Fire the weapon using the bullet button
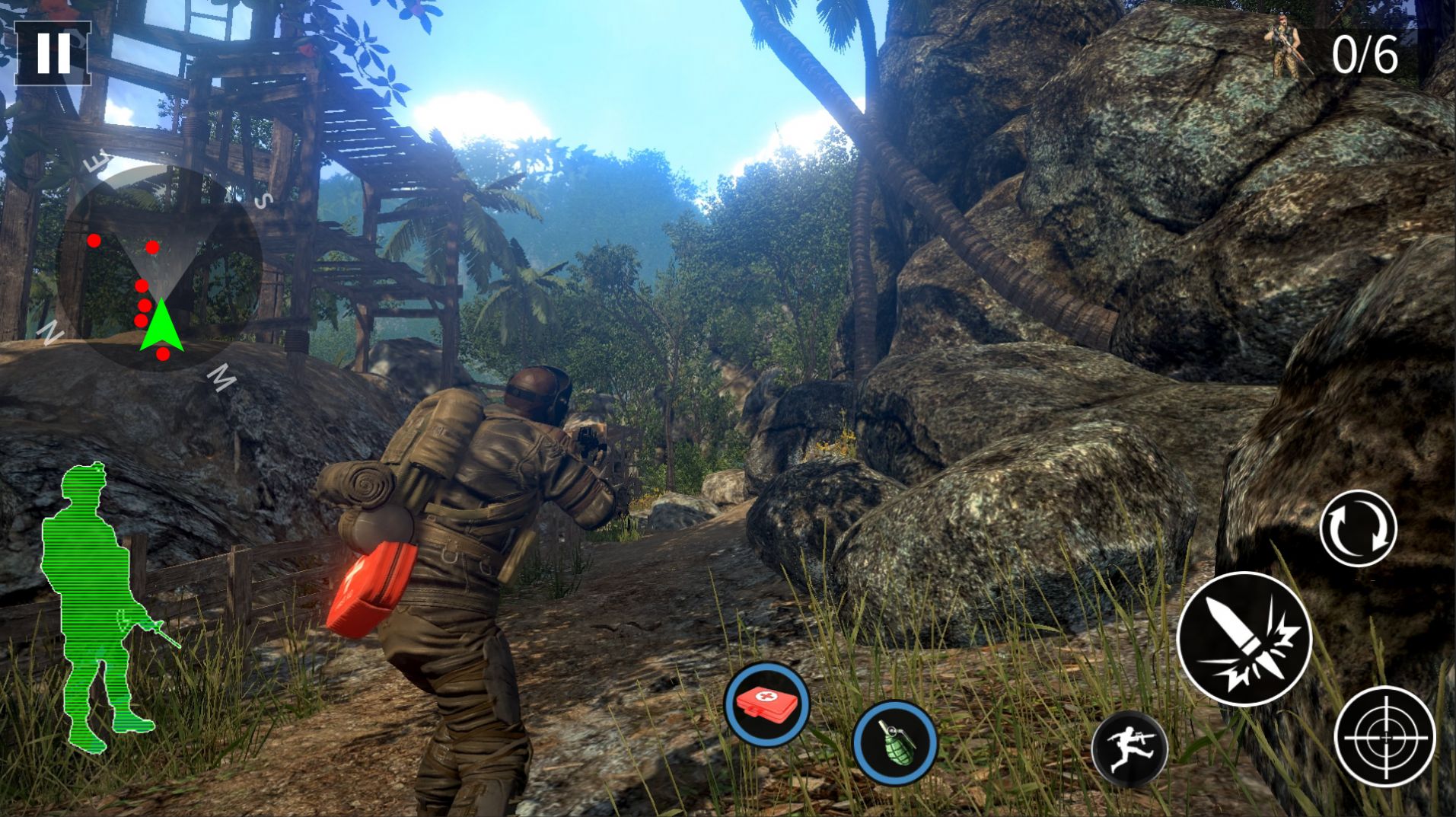This screenshot has width=1456, height=817. [1244, 640]
